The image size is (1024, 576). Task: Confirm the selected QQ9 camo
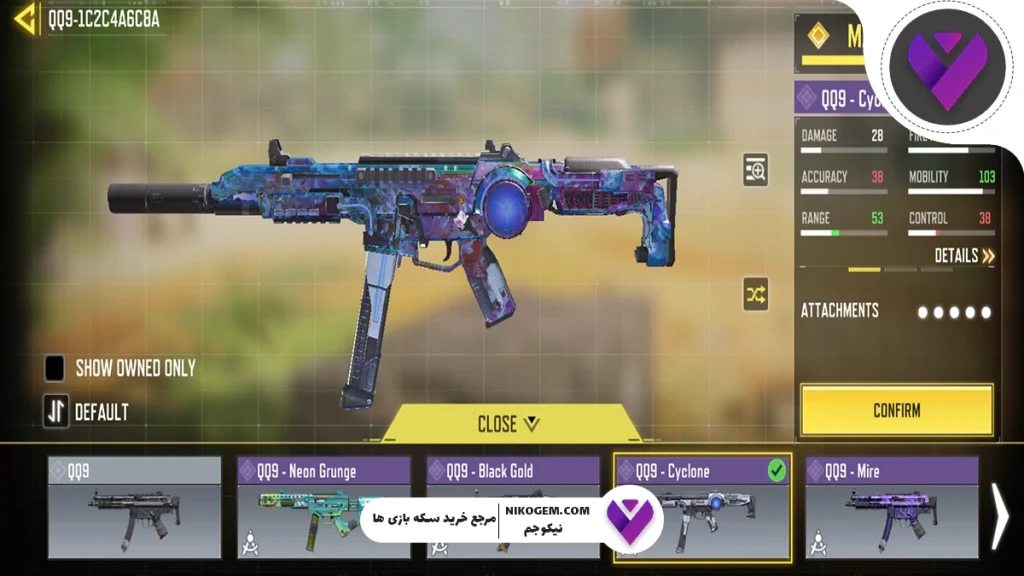click(x=896, y=410)
